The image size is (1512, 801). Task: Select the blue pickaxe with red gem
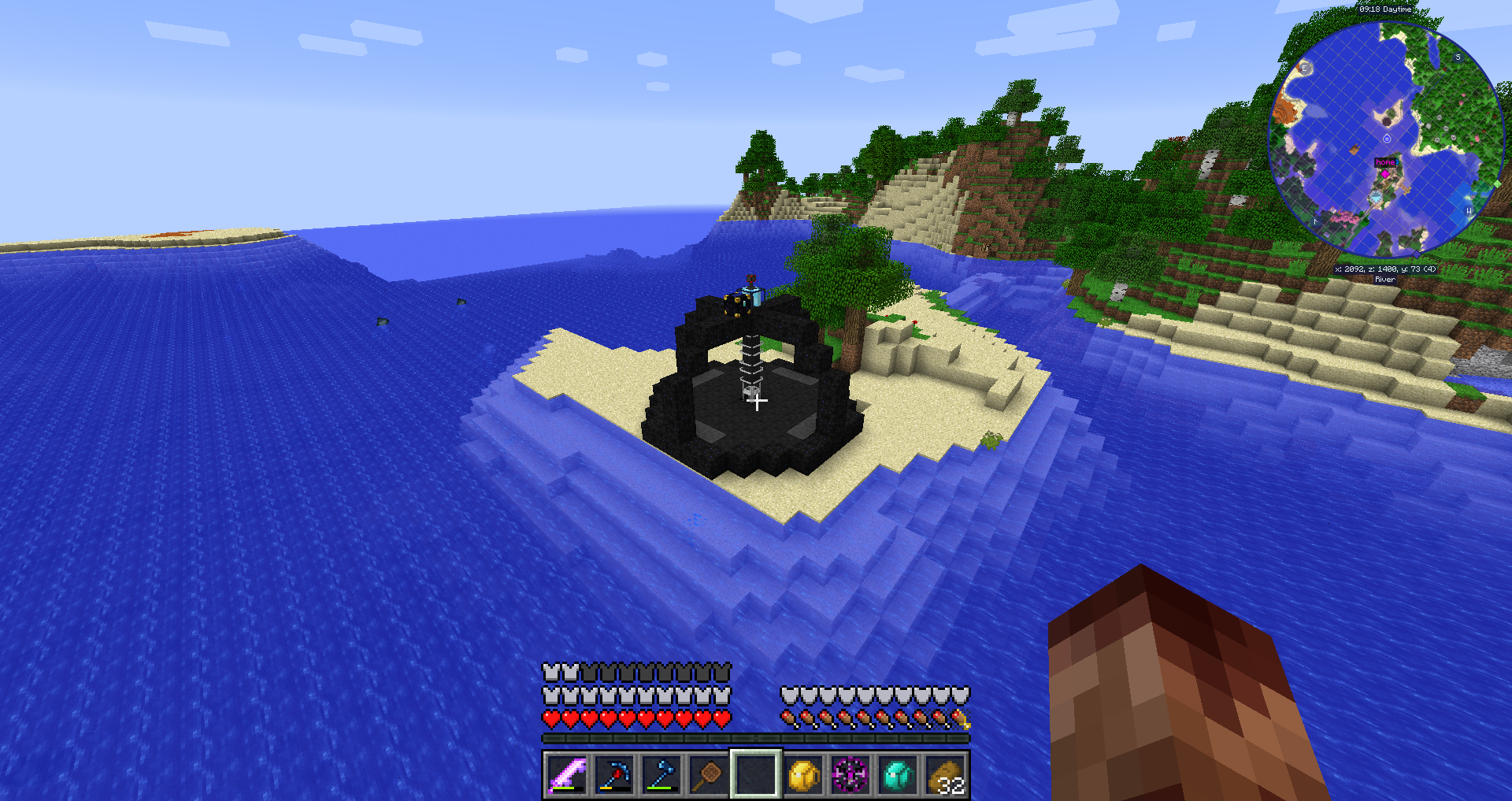614,775
